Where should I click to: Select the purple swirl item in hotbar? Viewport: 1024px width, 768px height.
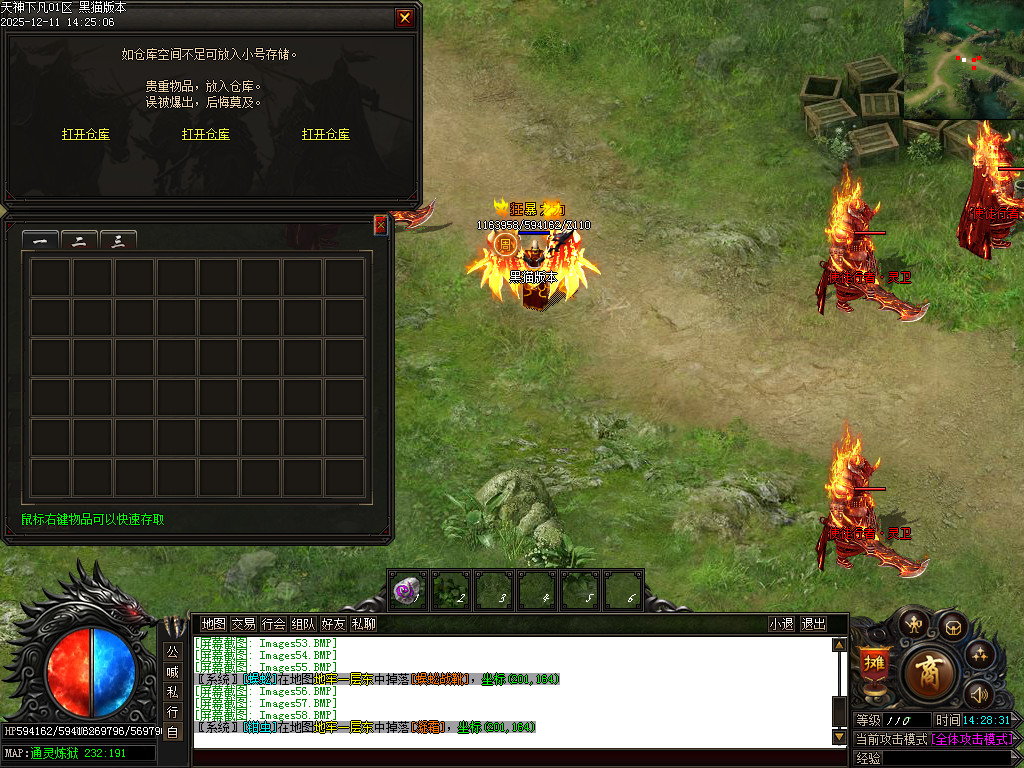click(408, 591)
